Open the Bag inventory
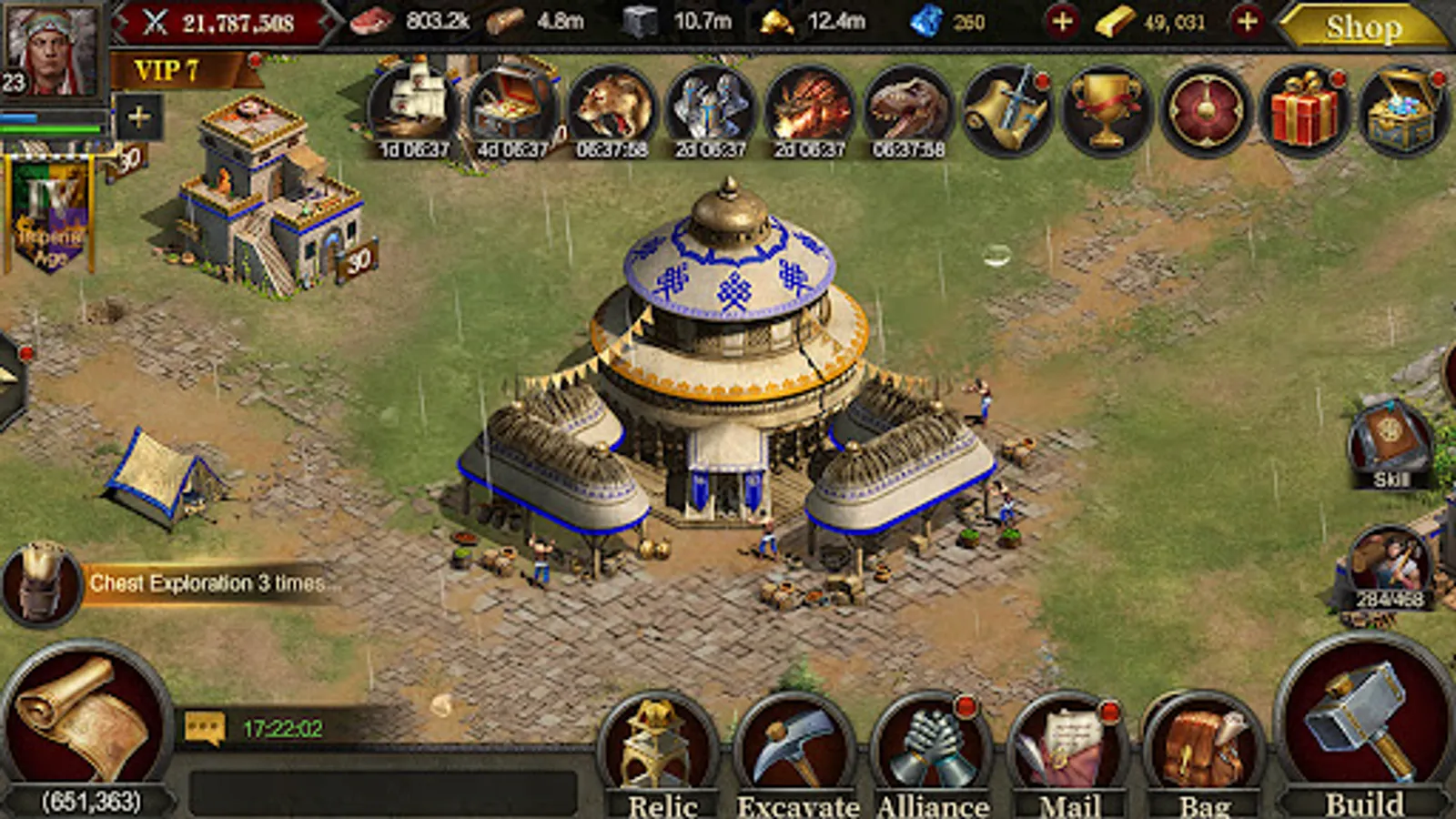 point(1204,751)
